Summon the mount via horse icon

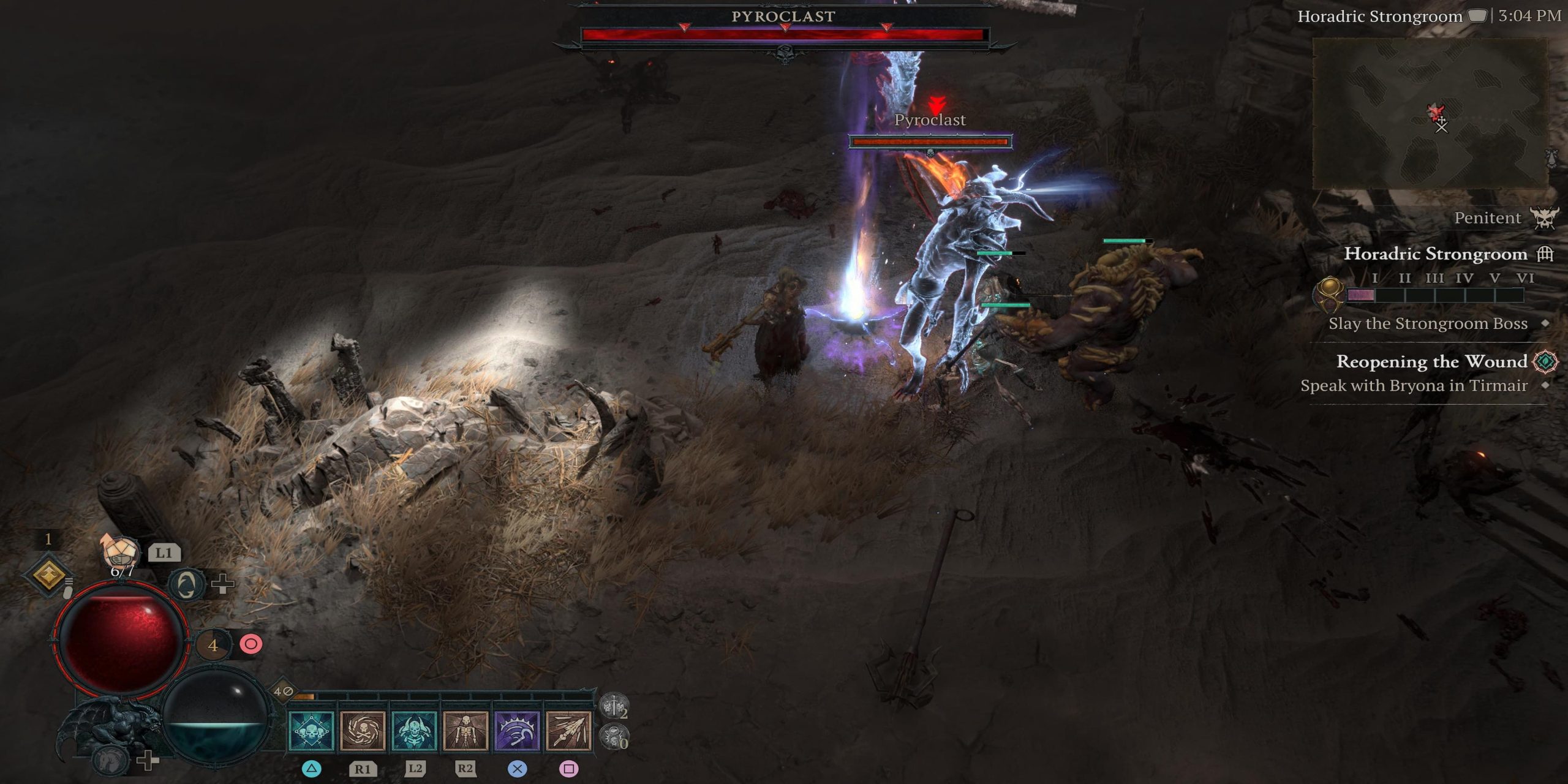coord(110,759)
